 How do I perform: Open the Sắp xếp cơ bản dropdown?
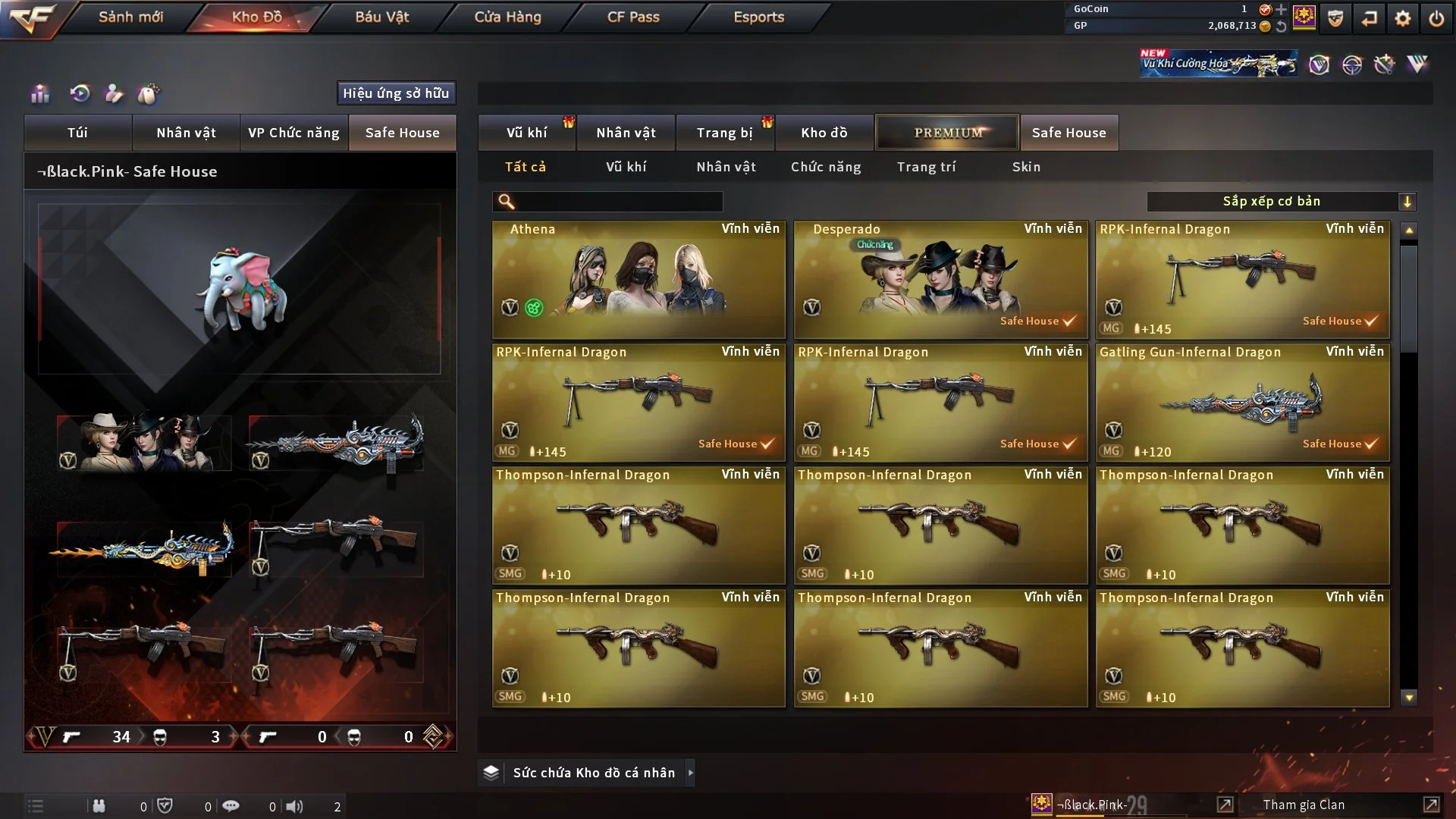[1281, 202]
